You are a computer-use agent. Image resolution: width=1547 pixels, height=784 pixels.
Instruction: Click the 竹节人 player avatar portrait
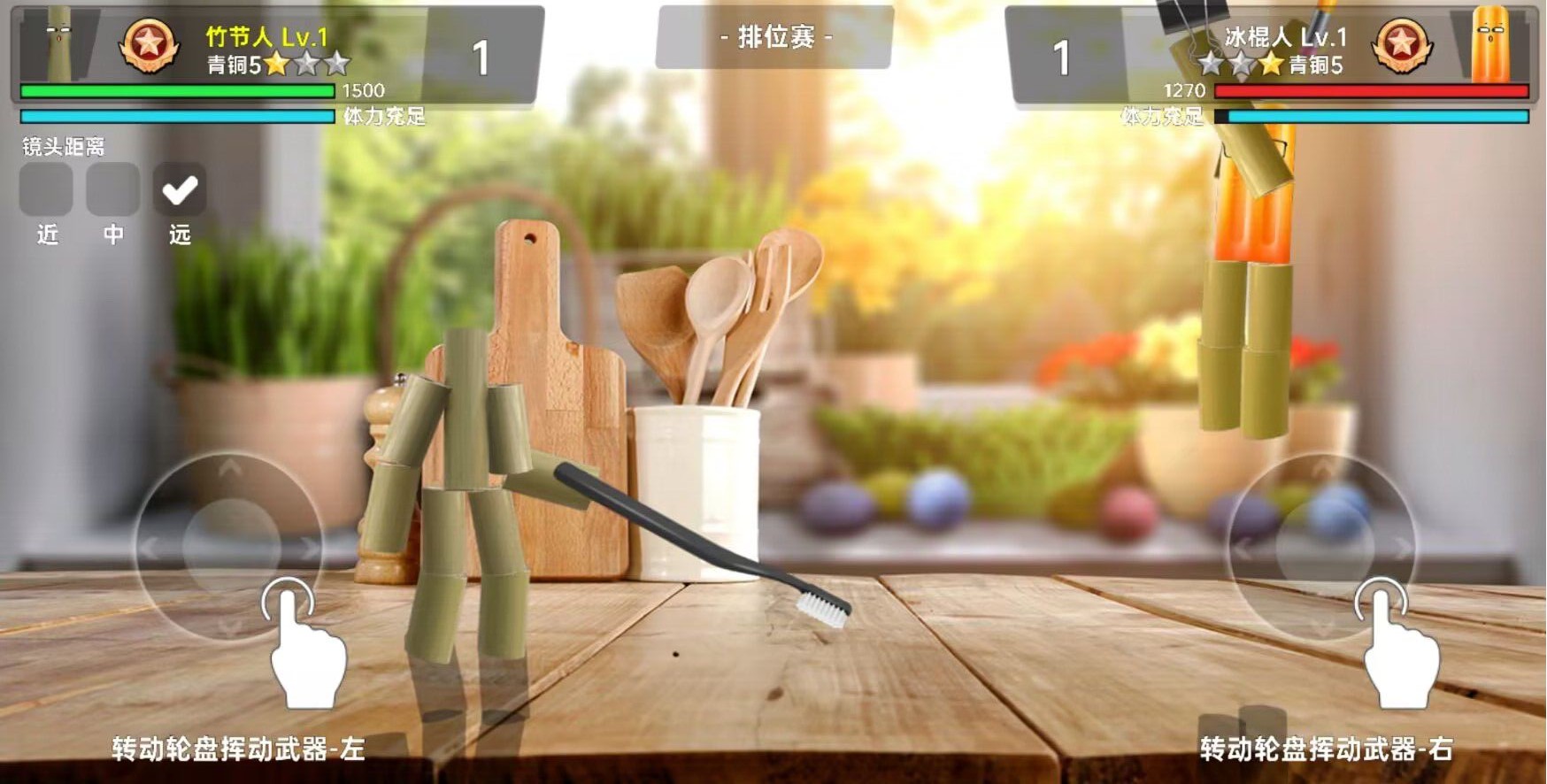pyautogui.click(x=60, y=44)
